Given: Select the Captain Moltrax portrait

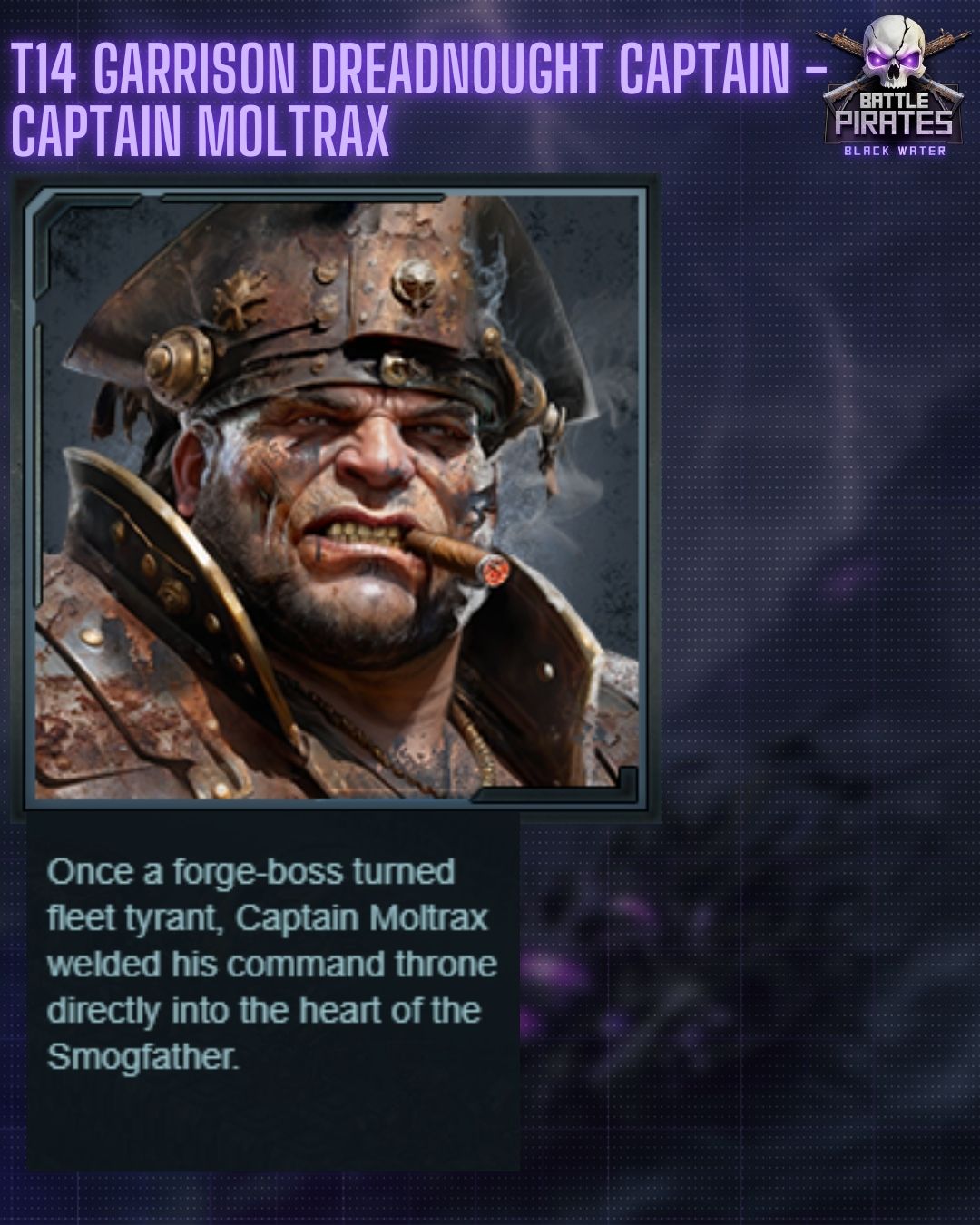Looking at the screenshot, I should (x=336, y=495).
